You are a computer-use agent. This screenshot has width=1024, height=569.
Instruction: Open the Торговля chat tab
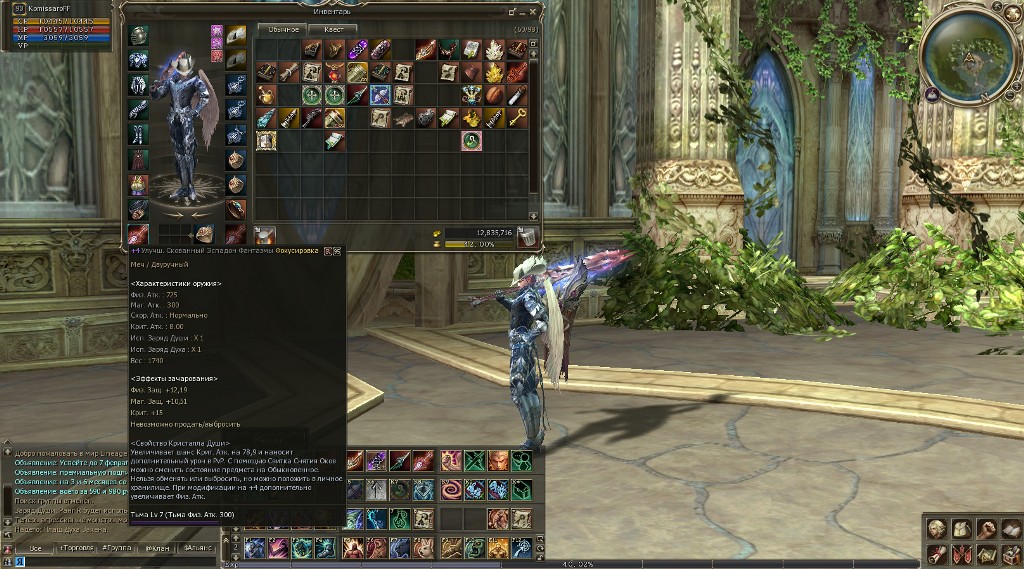[75, 548]
